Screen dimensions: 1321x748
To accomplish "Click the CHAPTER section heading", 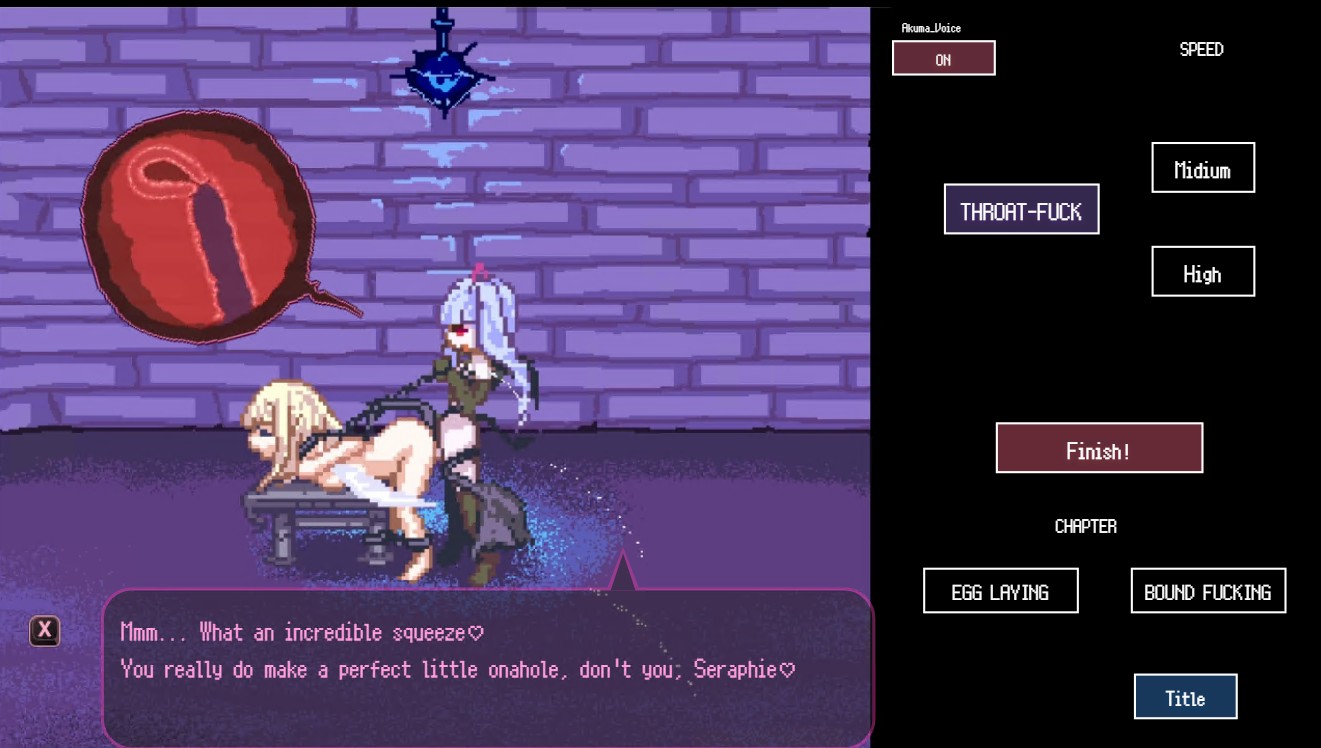I will pos(1086,526).
